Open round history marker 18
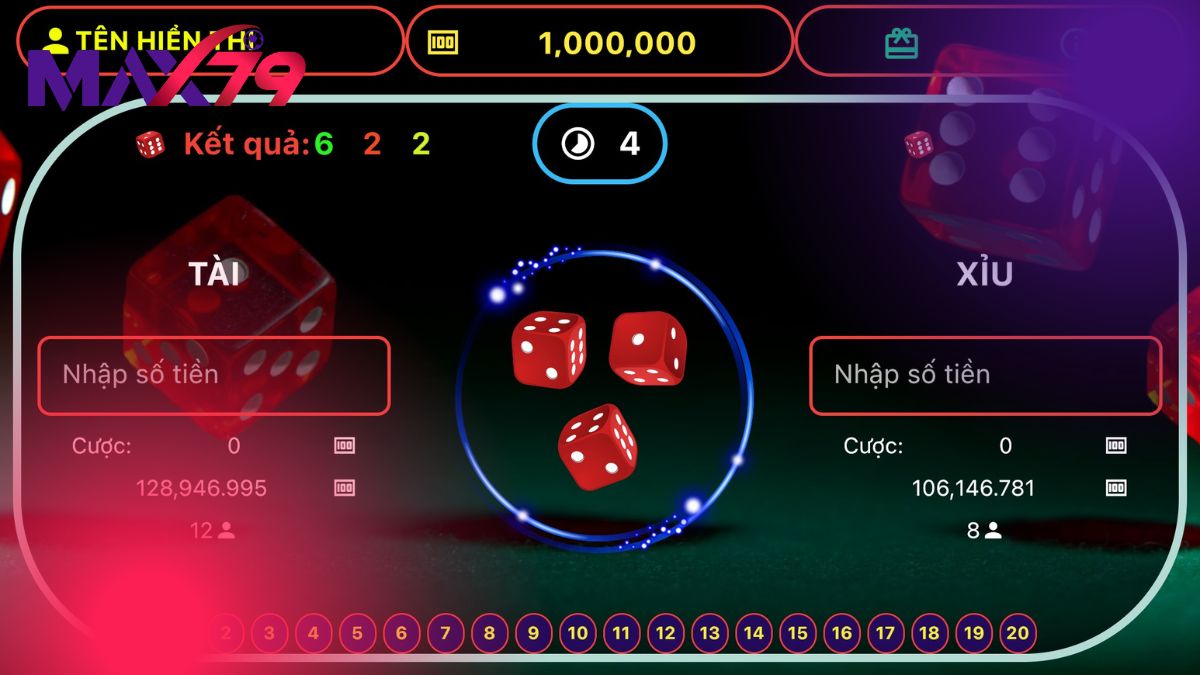Viewport: 1200px width, 675px height. 929,633
